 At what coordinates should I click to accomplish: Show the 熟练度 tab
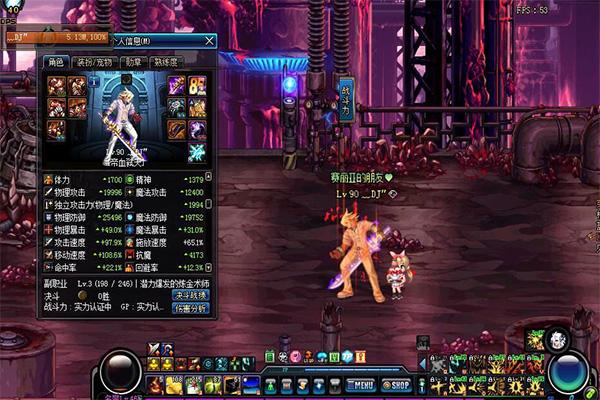(166, 62)
